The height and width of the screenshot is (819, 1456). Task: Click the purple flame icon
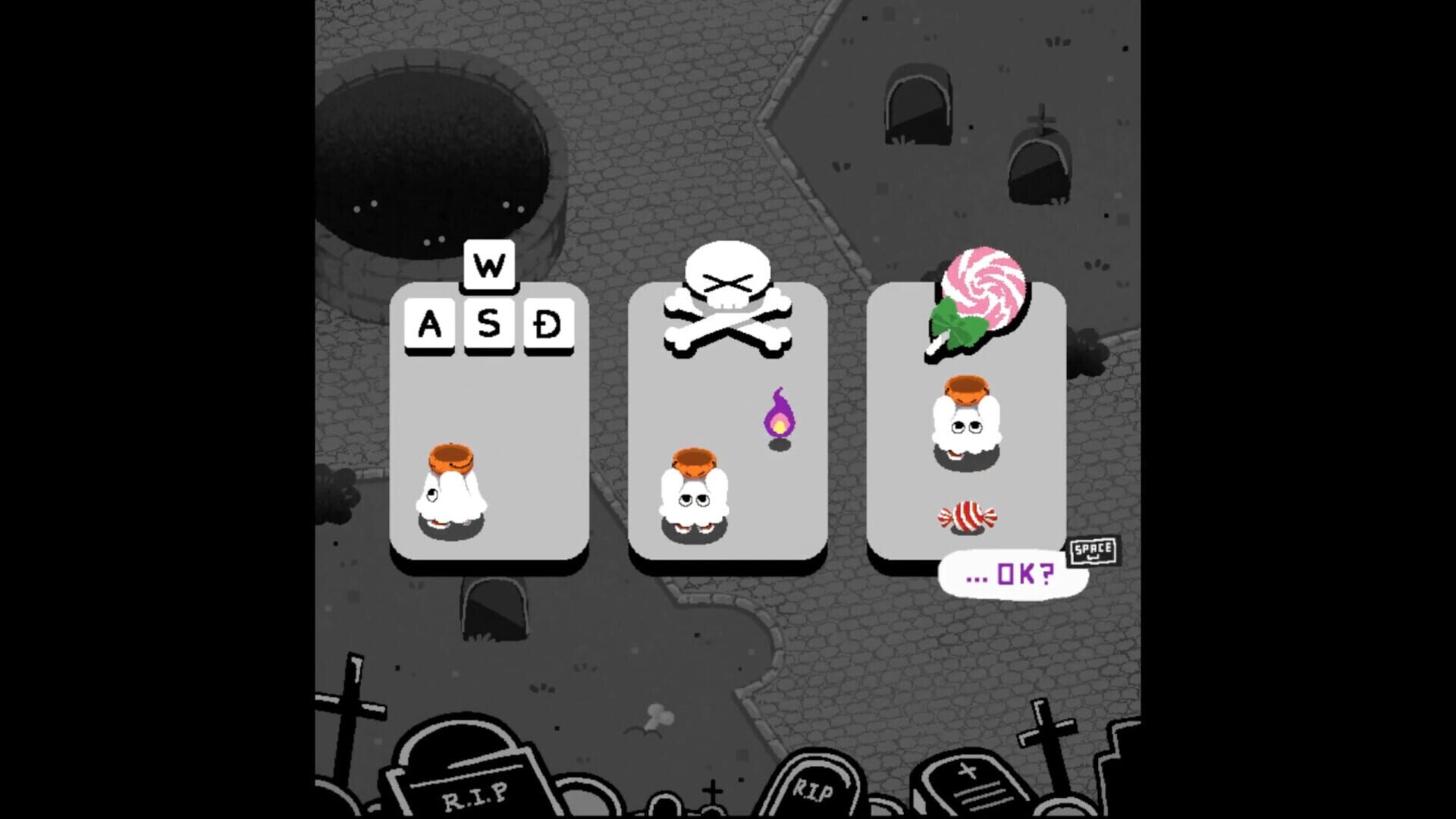pyautogui.click(x=781, y=413)
